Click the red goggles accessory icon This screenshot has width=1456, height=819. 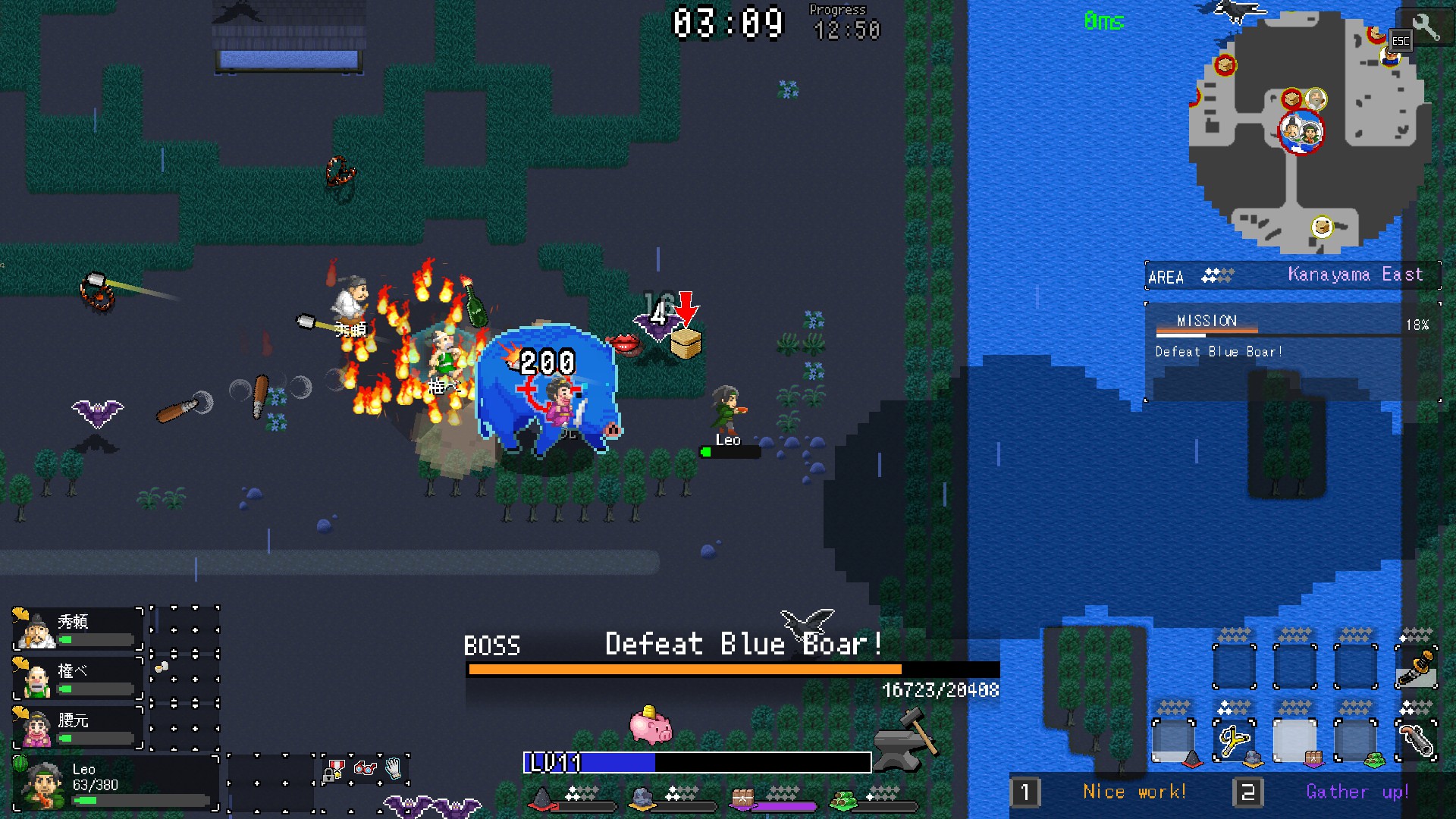[x=366, y=769]
